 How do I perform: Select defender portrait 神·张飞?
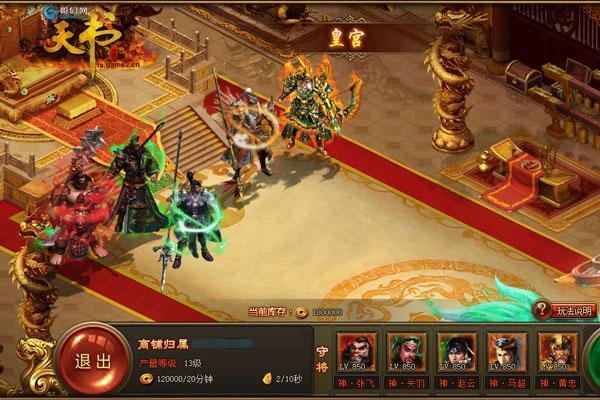357,353
